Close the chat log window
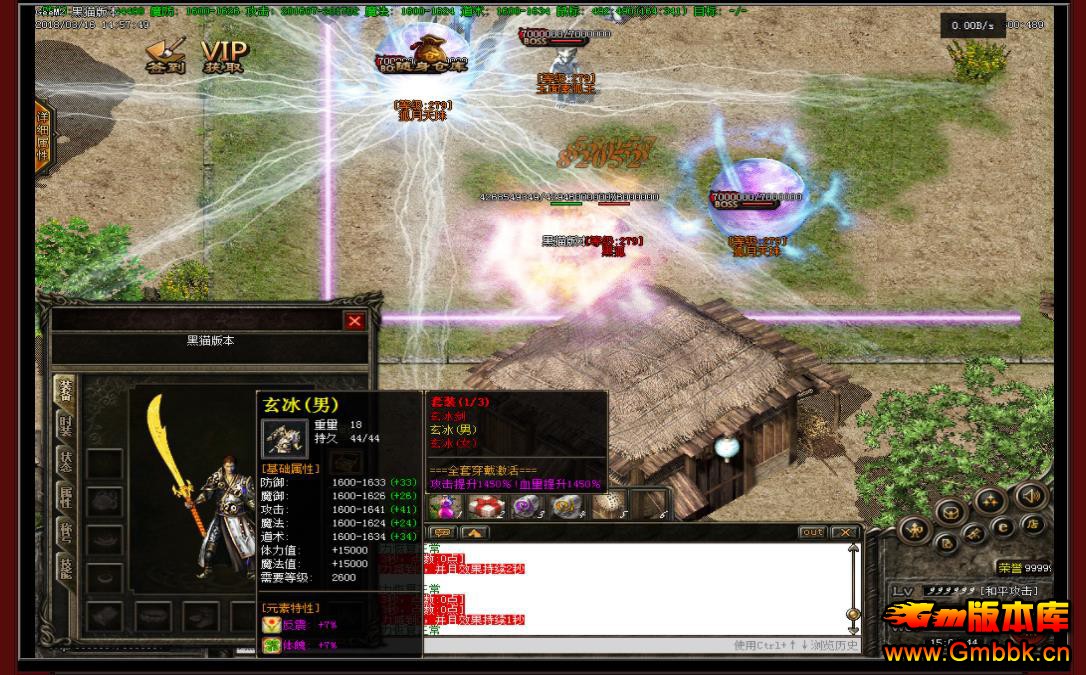1086x675 pixels. [844, 533]
